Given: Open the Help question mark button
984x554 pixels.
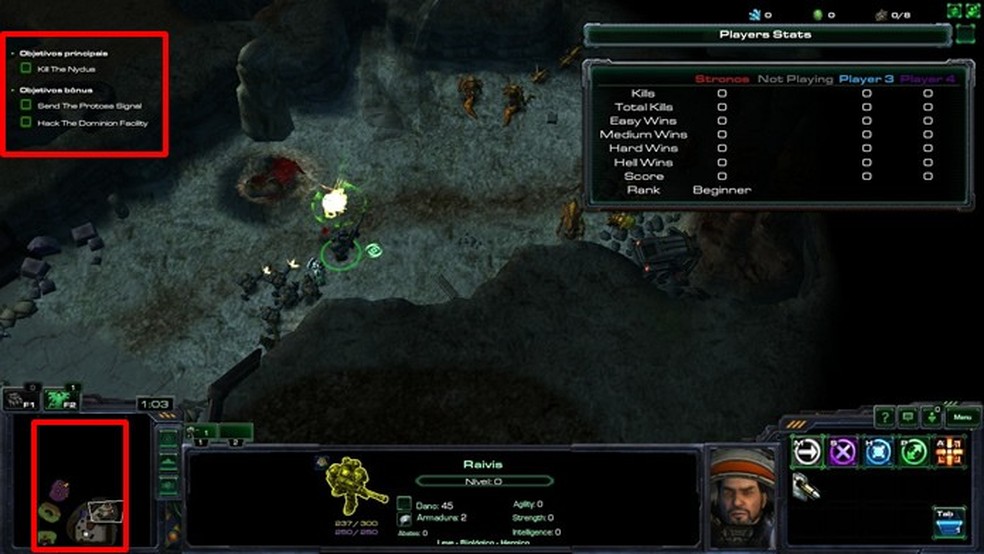Looking at the screenshot, I should [884, 416].
